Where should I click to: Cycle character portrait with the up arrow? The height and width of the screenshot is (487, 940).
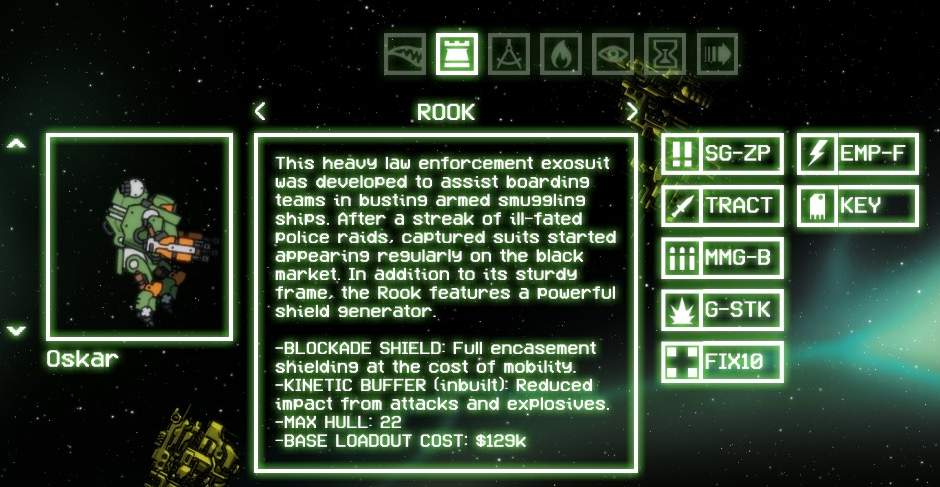(16, 144)
